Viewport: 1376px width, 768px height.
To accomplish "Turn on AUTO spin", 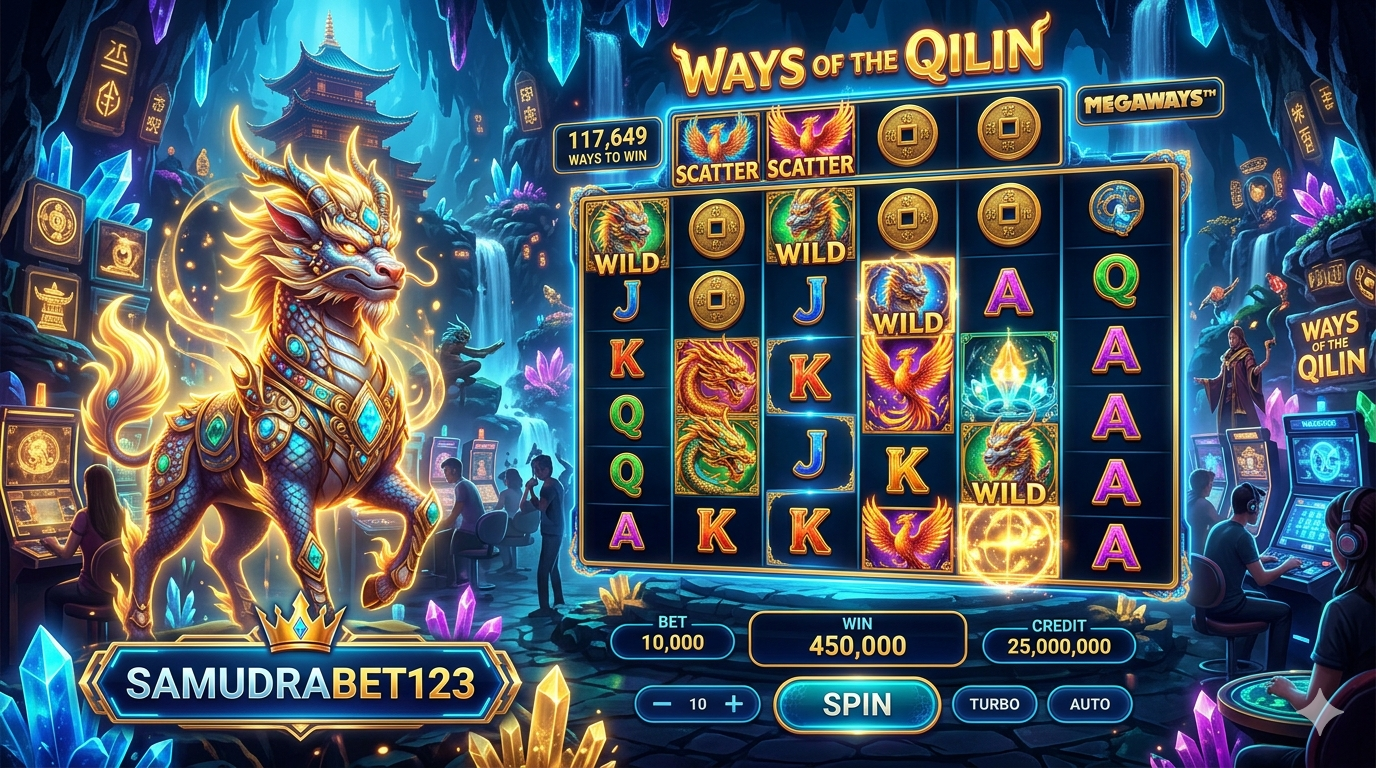I will pos(1089,704).
